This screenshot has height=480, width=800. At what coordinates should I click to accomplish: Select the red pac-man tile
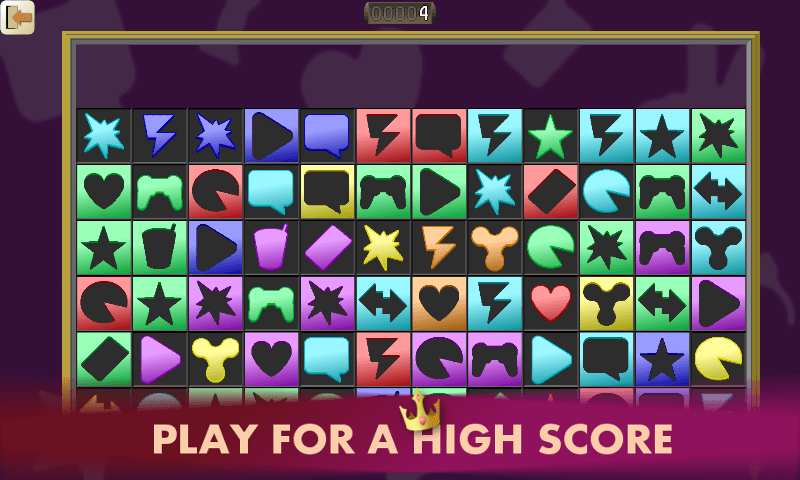coord(104,303)
